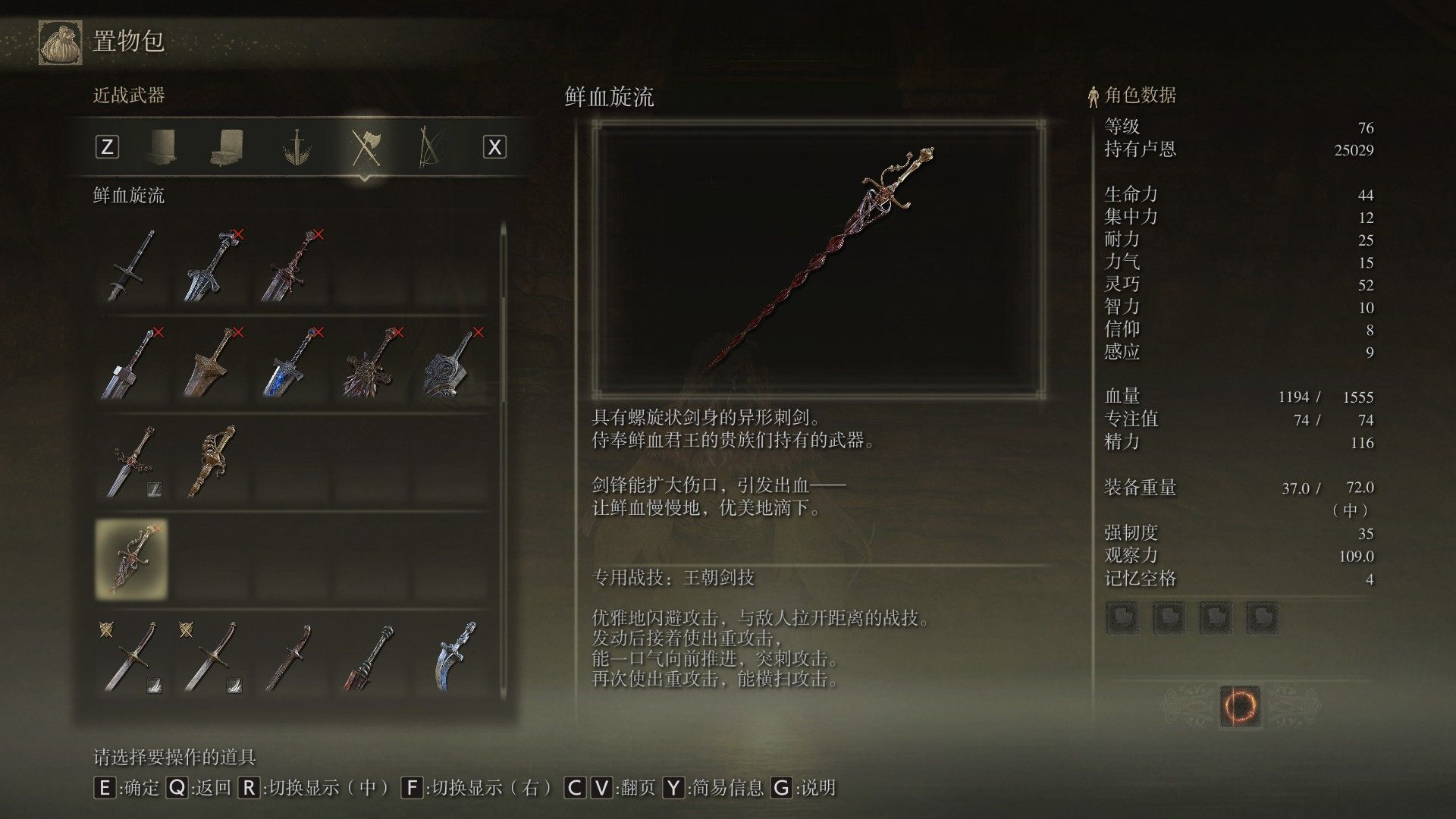The image size is (1456, 819).
Task: Pick the lion-head greatsword slot
Action: (x=372, y=362)
